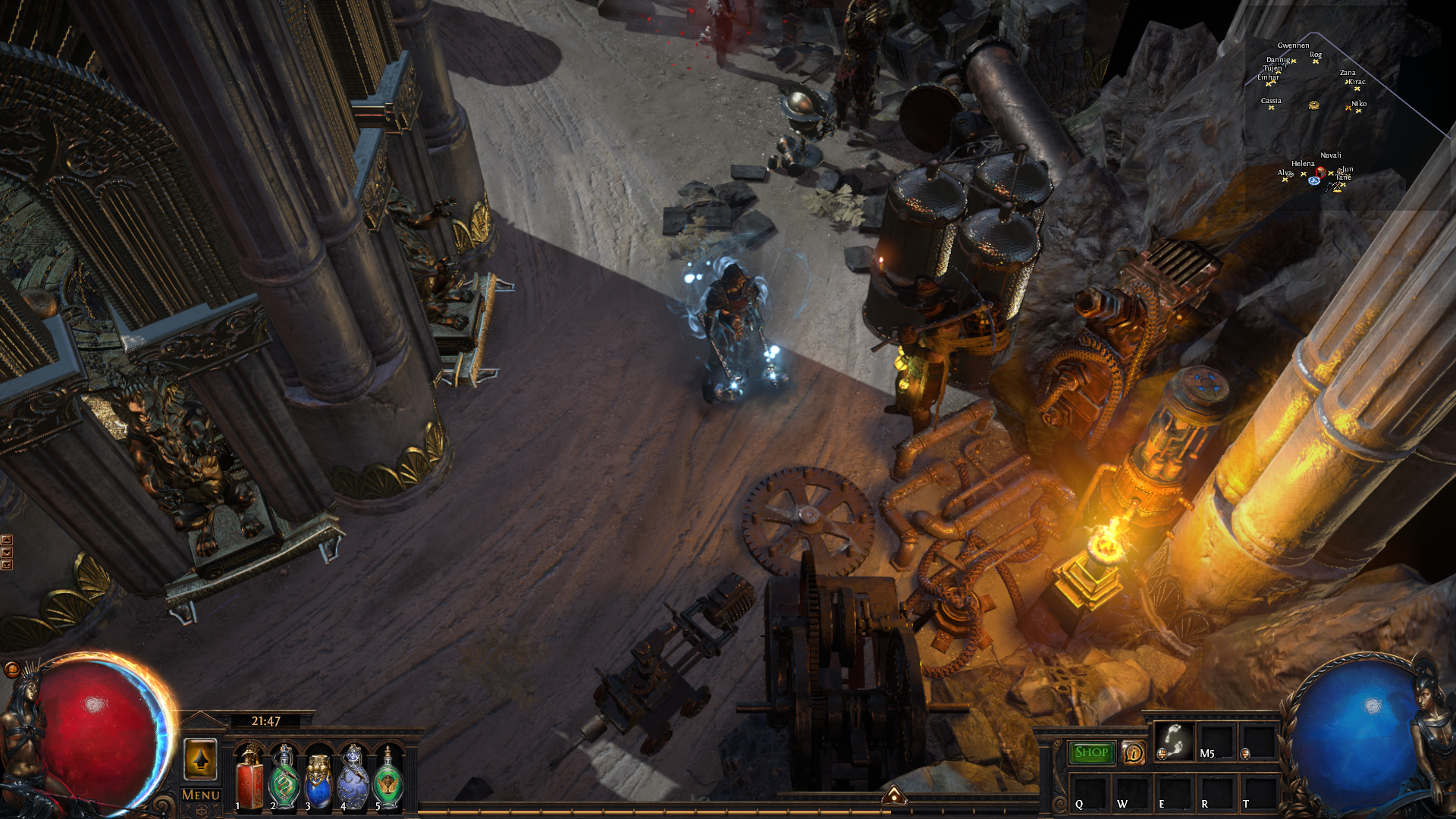Select the Rog marker on the minimap
The width and height of the screenshot is (1456, 819).
pyautogui.click(x=1316, y=61)
